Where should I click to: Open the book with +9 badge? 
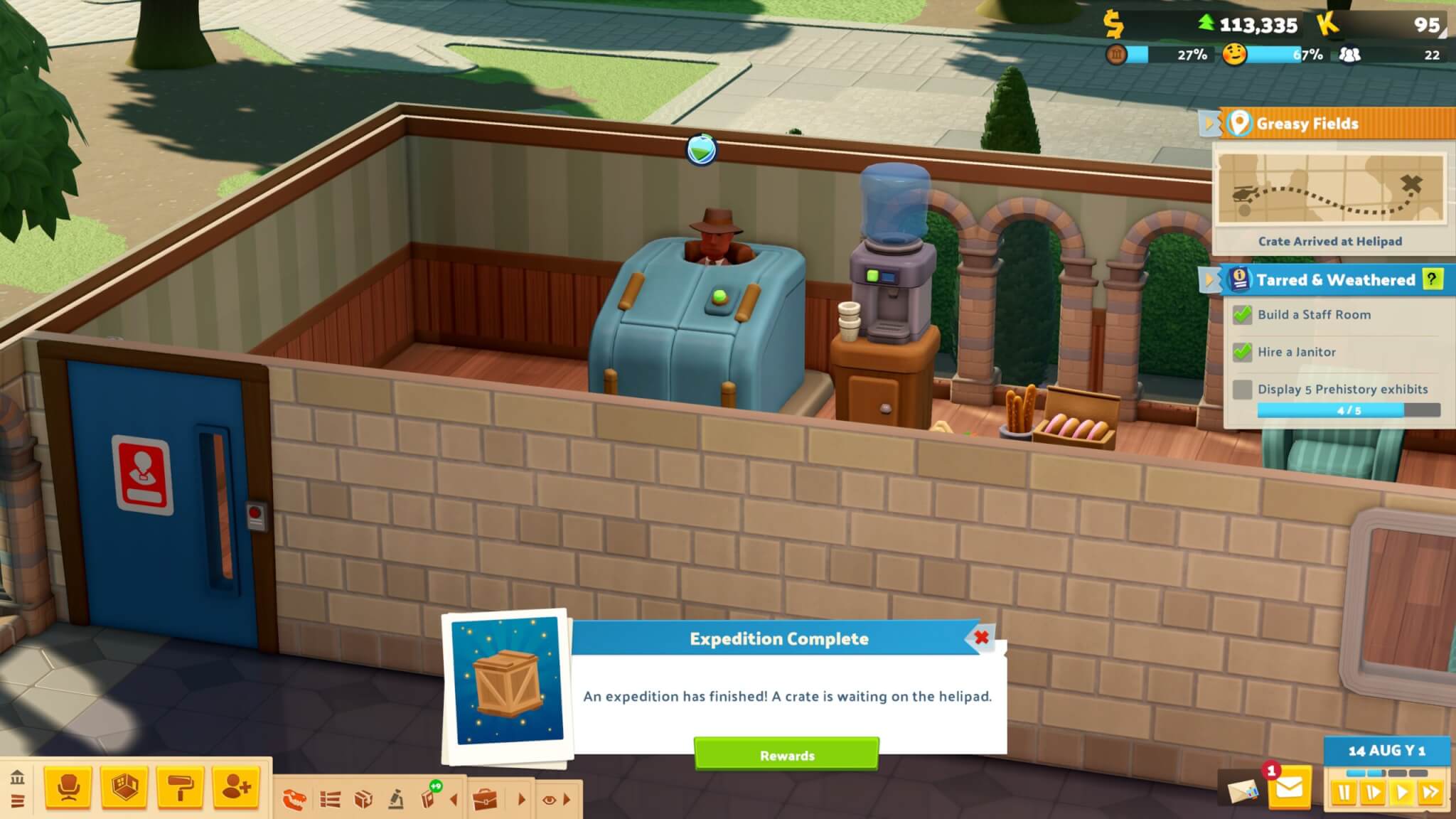pyautogui.click(x=429, y=800)
